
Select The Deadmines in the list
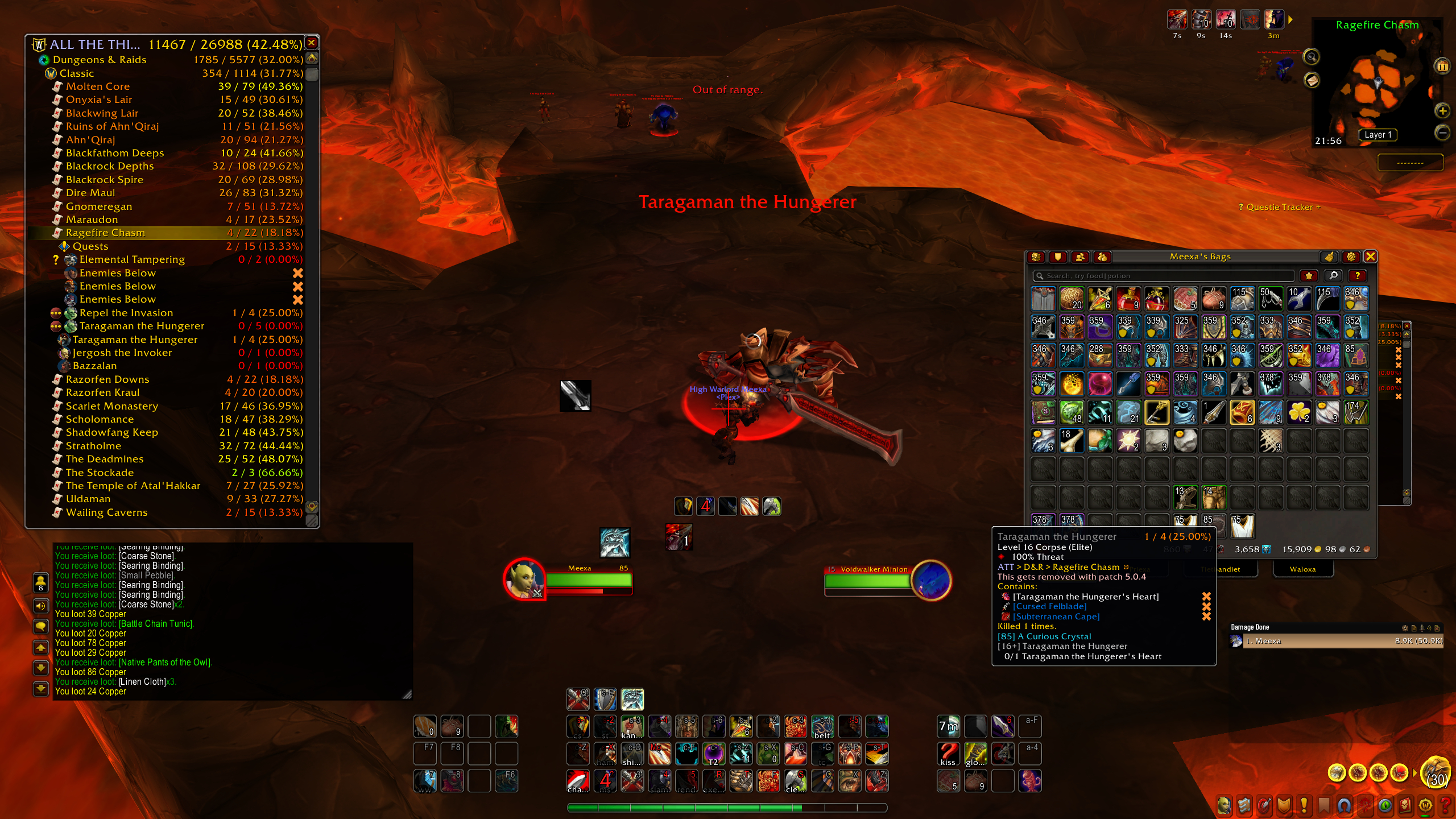coord(105,459)
